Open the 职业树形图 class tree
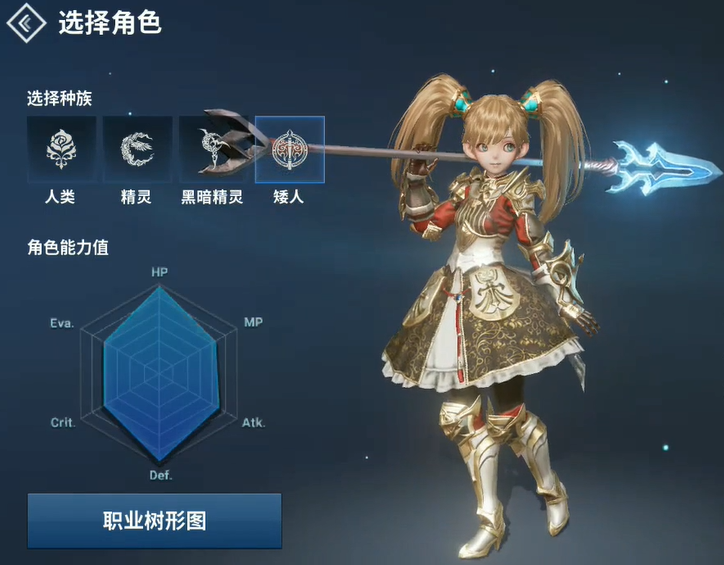724x565 pixels. pyautogui.click(x=154, y=520)
